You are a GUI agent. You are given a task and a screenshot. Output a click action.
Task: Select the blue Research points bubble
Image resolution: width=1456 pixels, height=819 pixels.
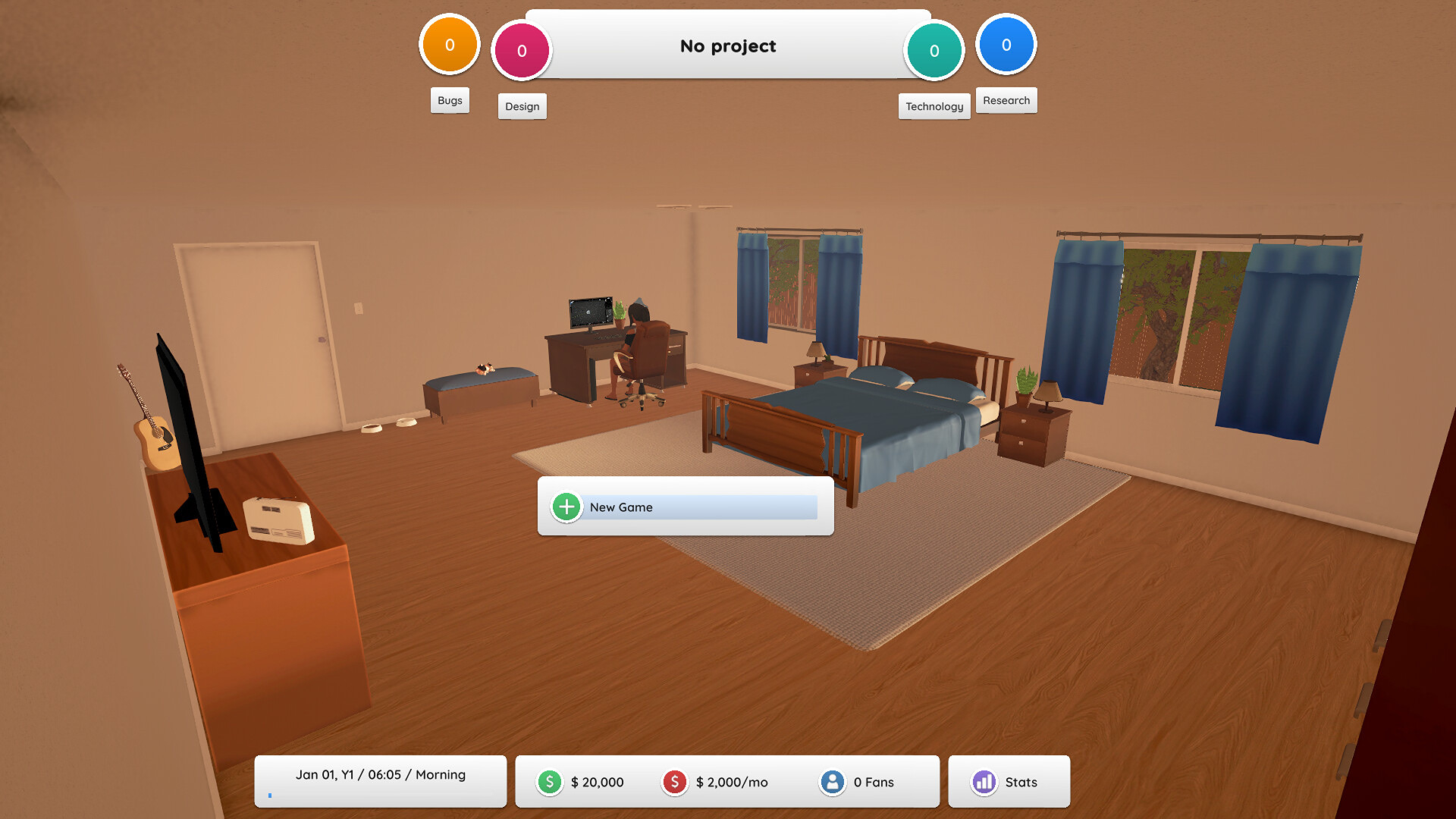pos(1006,45)
